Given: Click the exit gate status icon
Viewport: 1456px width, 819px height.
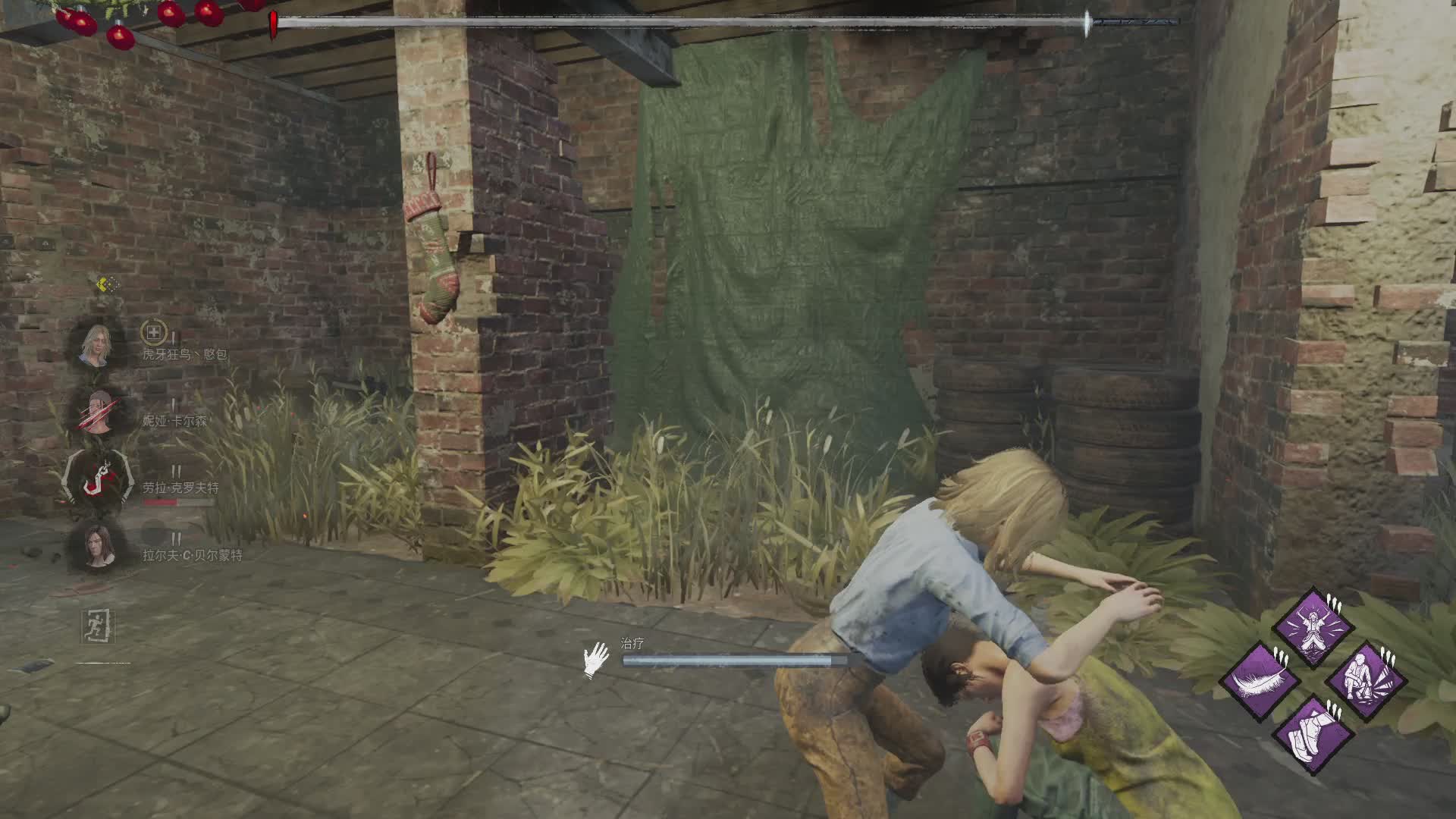Looking at the screenshot, I should 99,626.
